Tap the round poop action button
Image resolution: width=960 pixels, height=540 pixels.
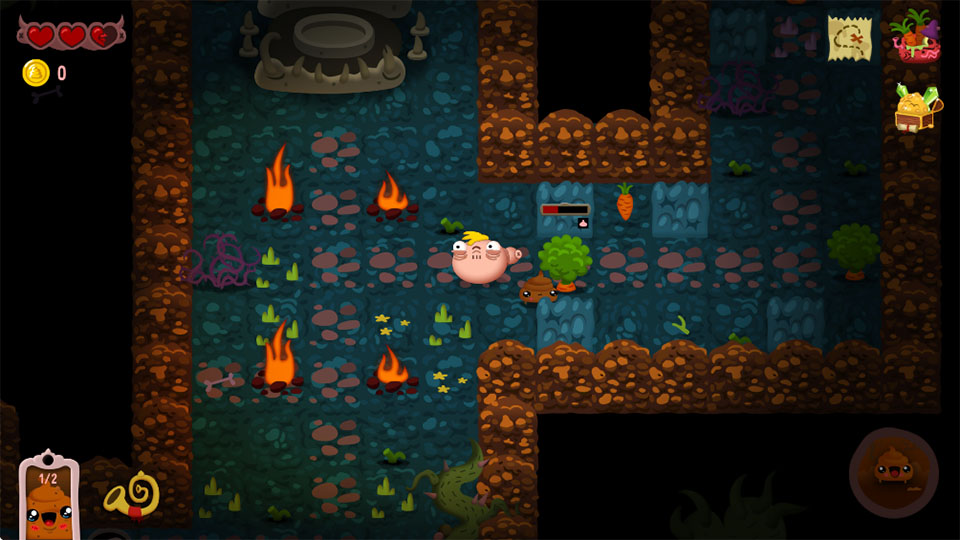coord(894,471)
